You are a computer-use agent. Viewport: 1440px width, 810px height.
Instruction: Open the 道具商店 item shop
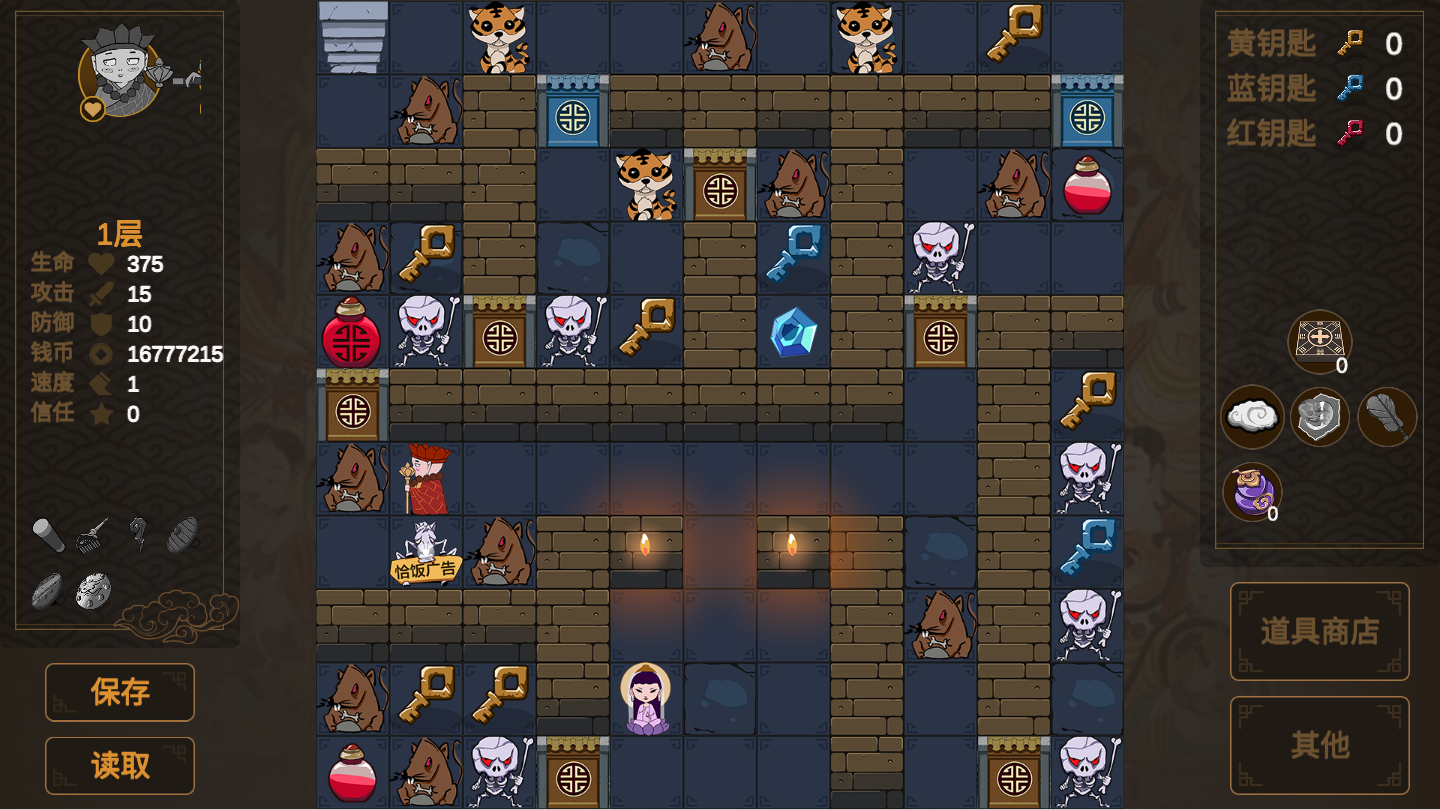click(1320, 631)
